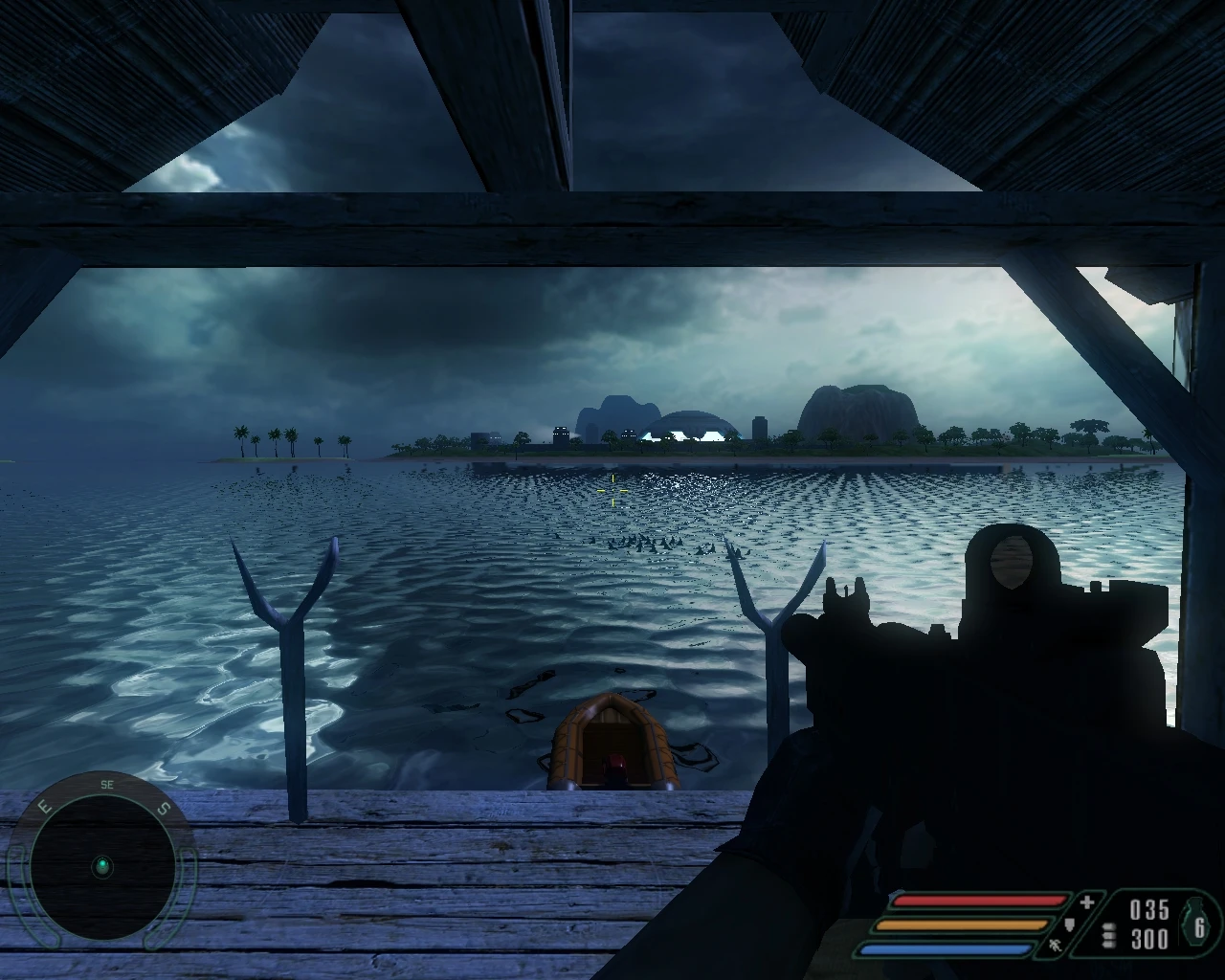Click the green dot at the compass center

click(x=103, y=866)
